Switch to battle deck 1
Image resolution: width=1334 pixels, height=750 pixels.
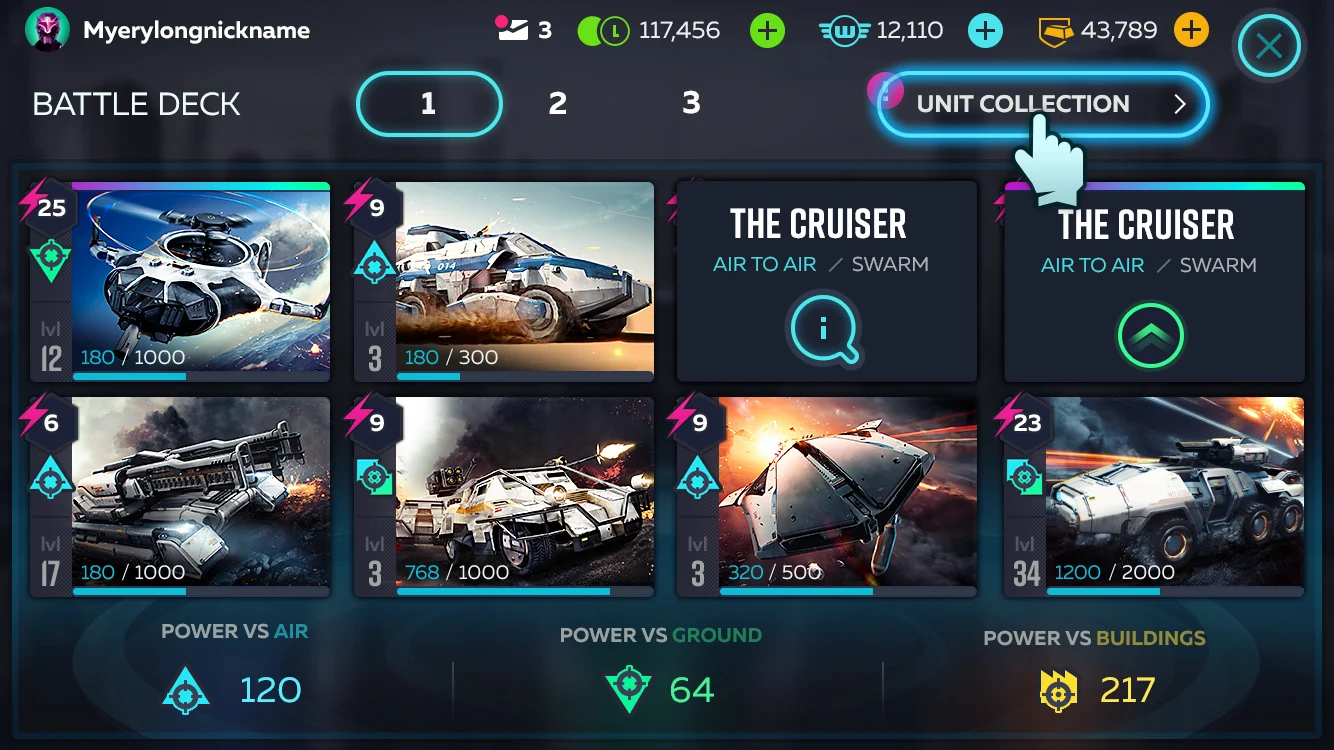tap(428, 103)
